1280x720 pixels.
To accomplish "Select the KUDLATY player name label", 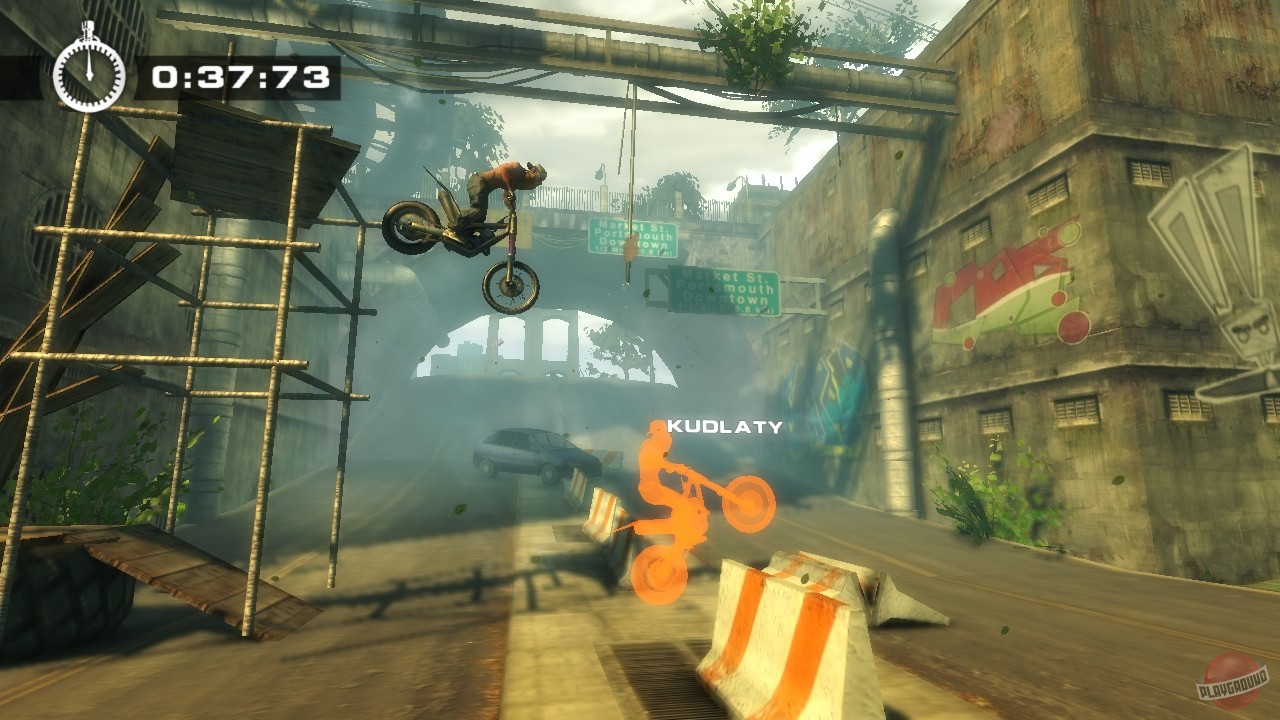I will [724, 428].
